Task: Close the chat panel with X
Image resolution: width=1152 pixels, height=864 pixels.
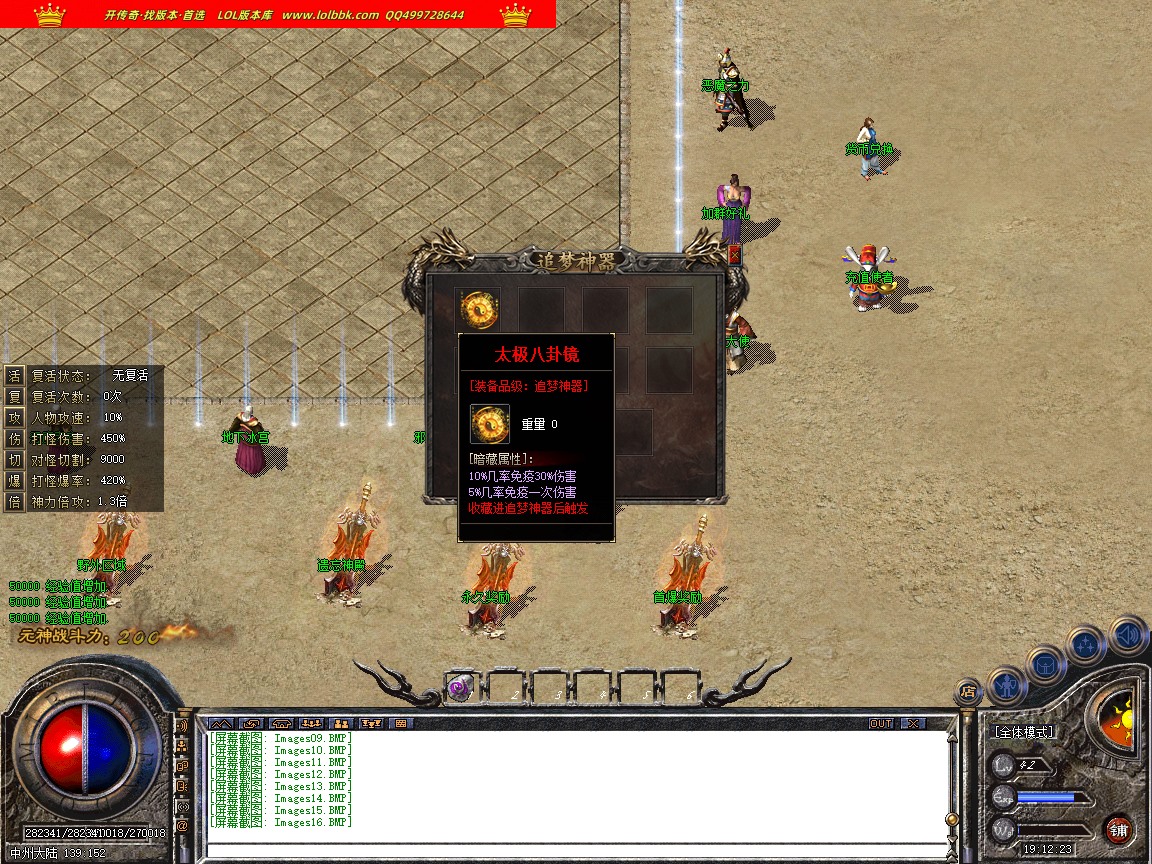Action: click(912, 723)
